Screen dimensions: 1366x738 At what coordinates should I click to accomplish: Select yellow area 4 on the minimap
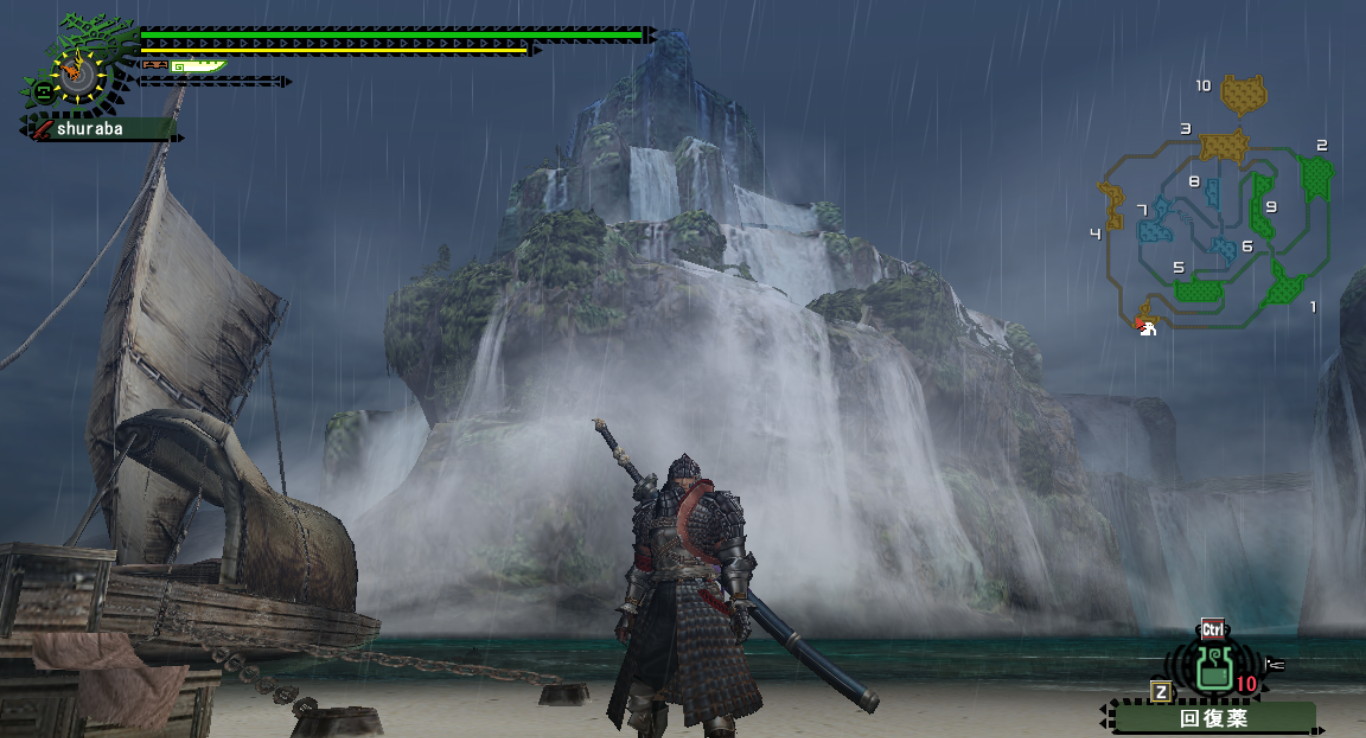click(x=1112, y=205)
